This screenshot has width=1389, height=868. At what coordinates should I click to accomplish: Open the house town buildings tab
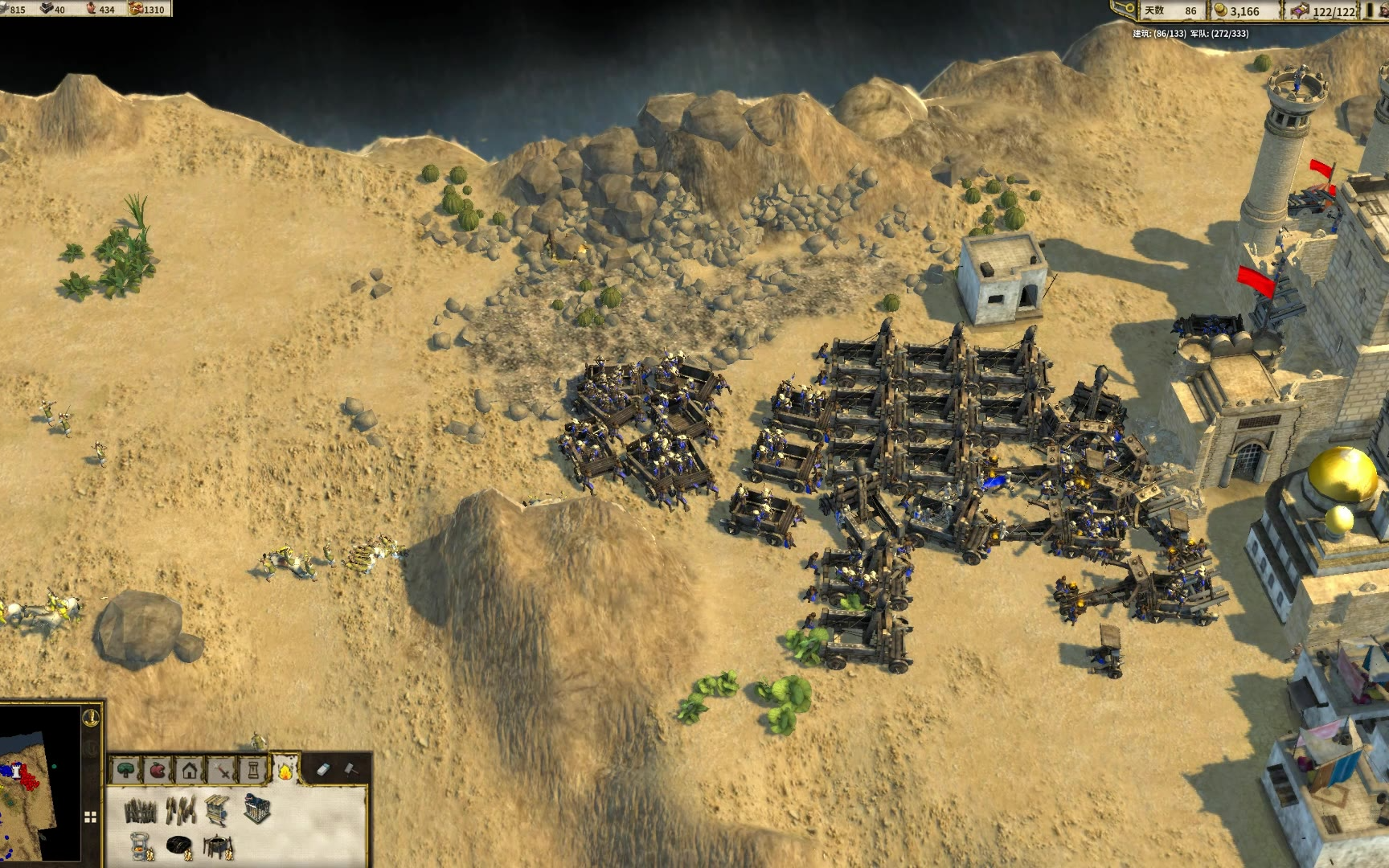click(189, 771)
